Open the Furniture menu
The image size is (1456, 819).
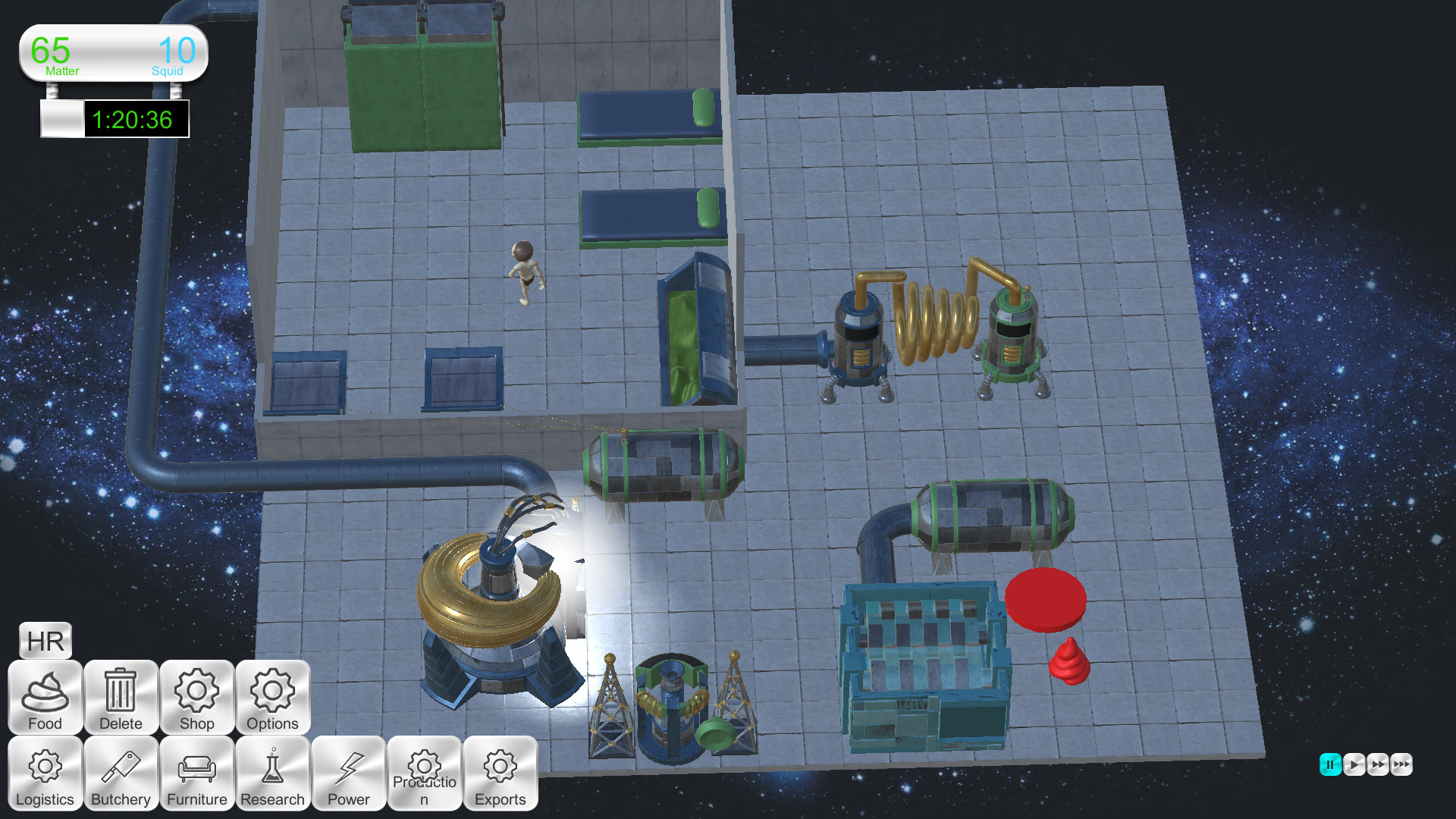click(x=196, y=773)
